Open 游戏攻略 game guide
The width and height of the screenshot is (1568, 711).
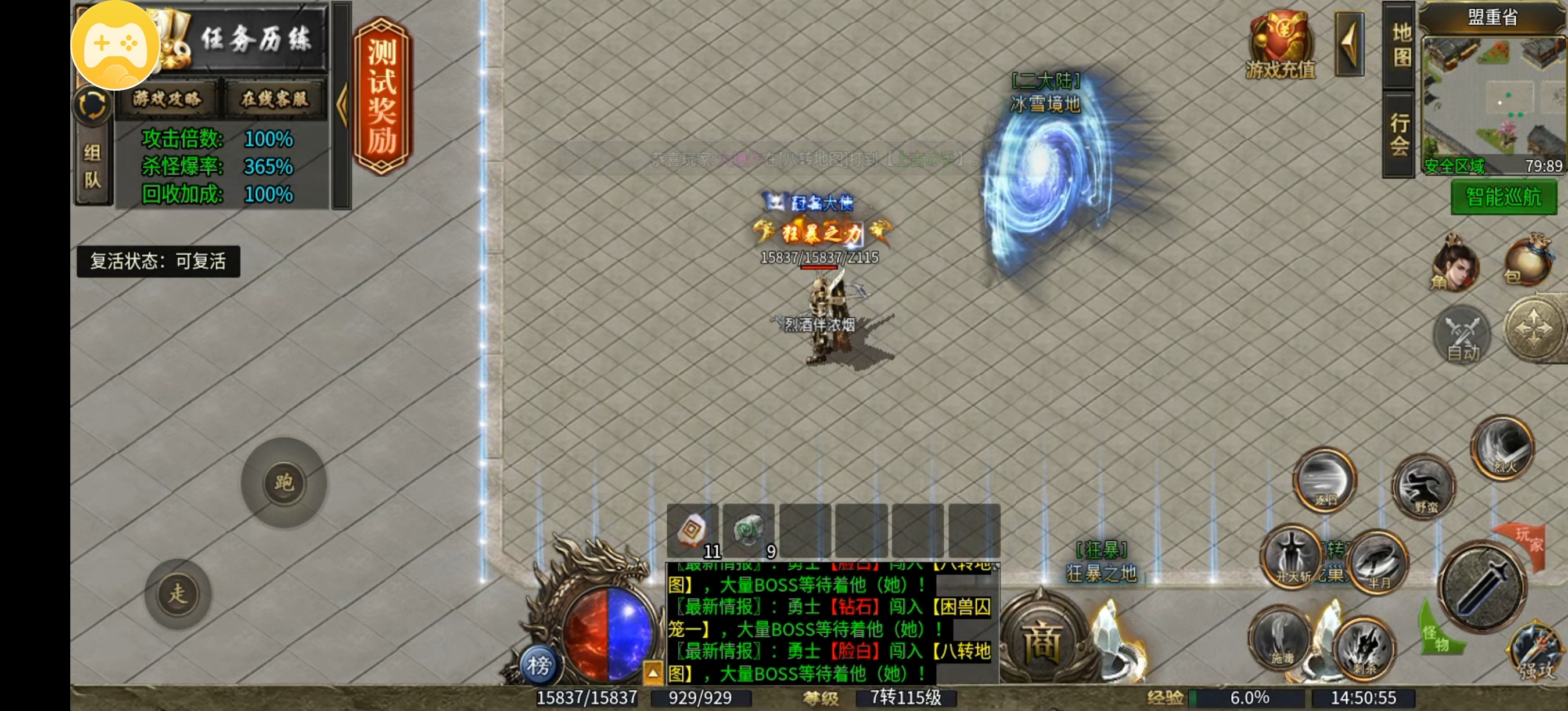coord(167,99)
